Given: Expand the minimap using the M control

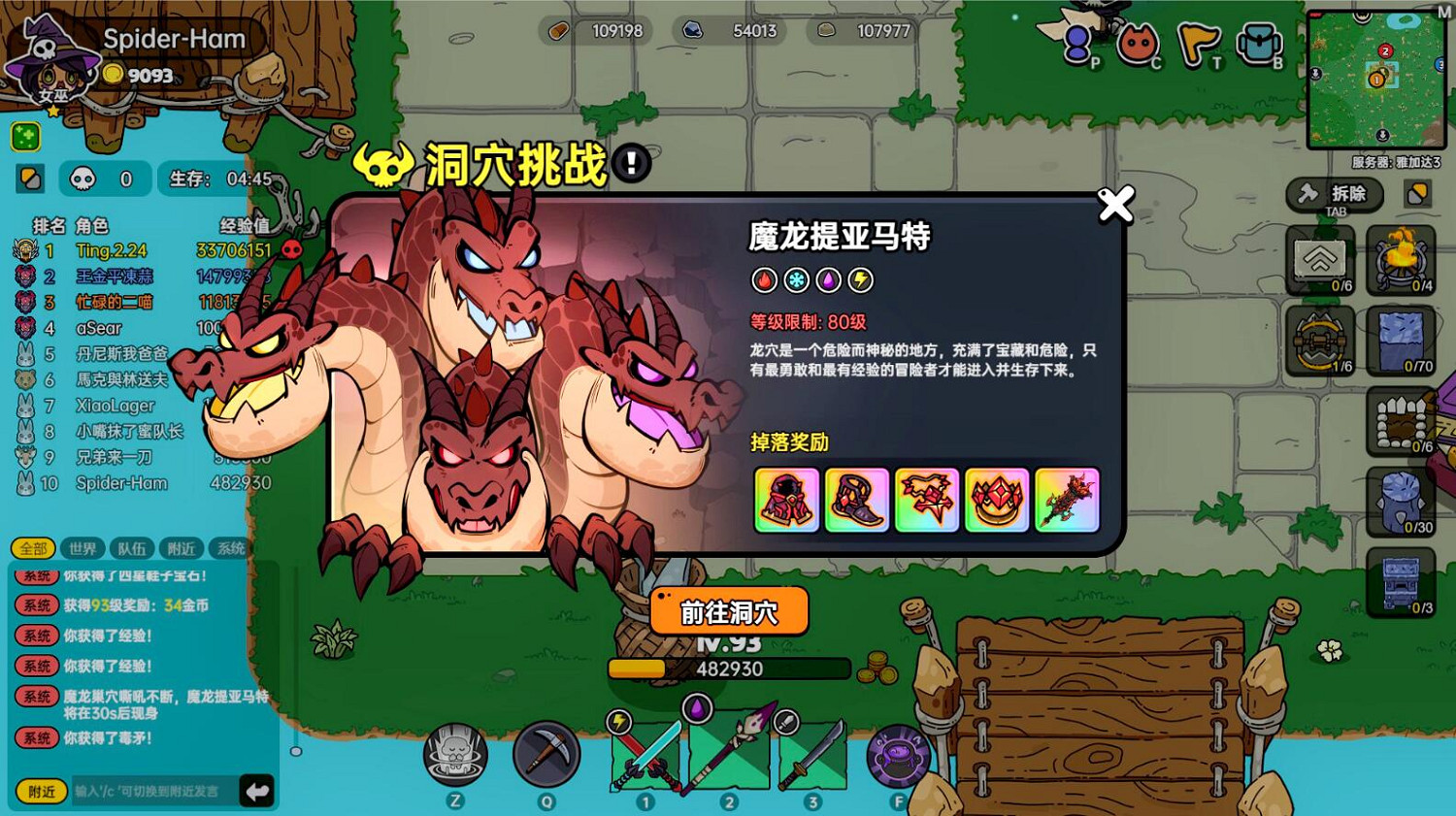Looking at the screenshot, I should pyautogui.click(x=1444, y=14).
